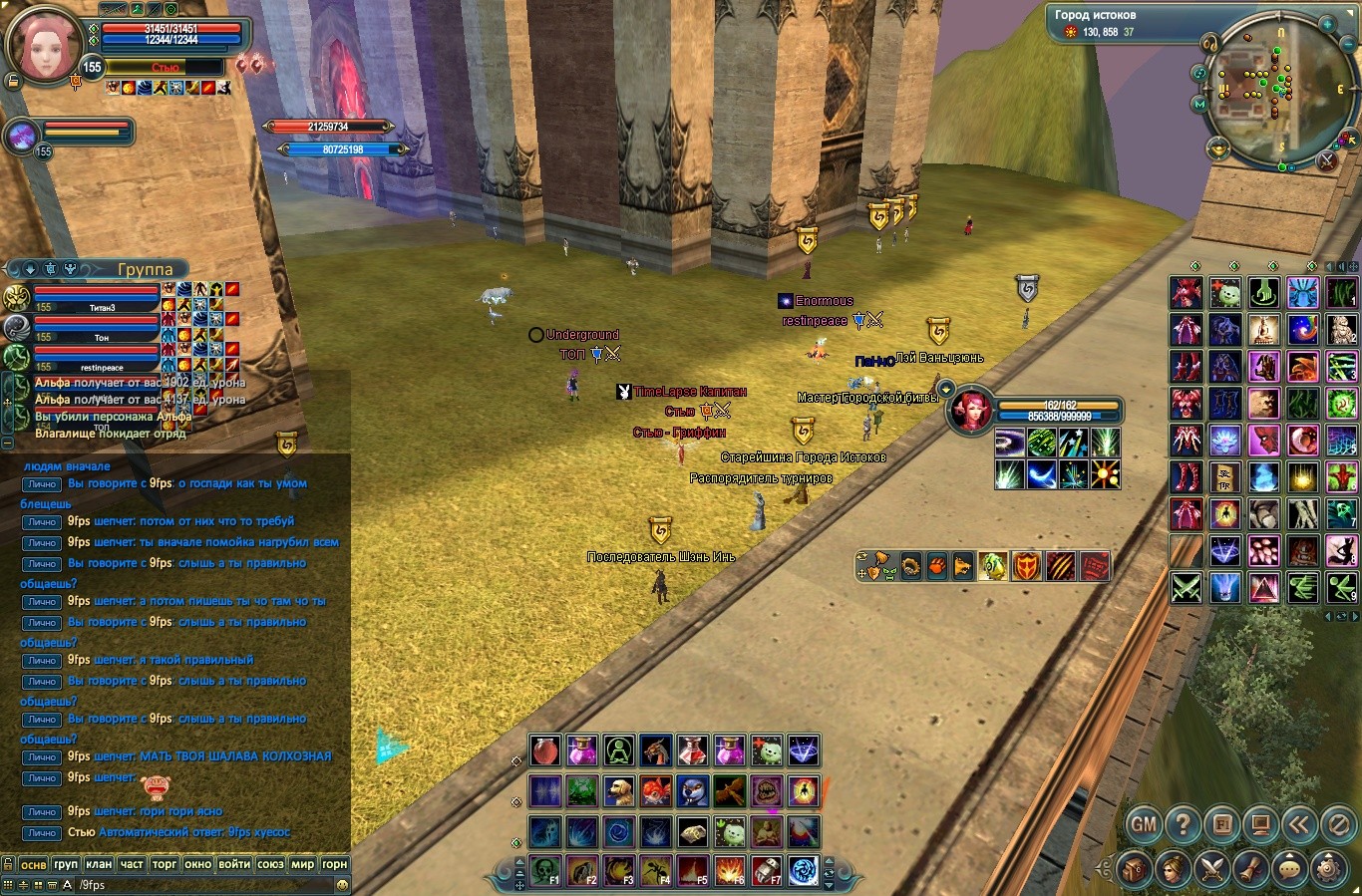Switch to the 'клан' chat tab

pyautogui.click(x=99, y=864)
